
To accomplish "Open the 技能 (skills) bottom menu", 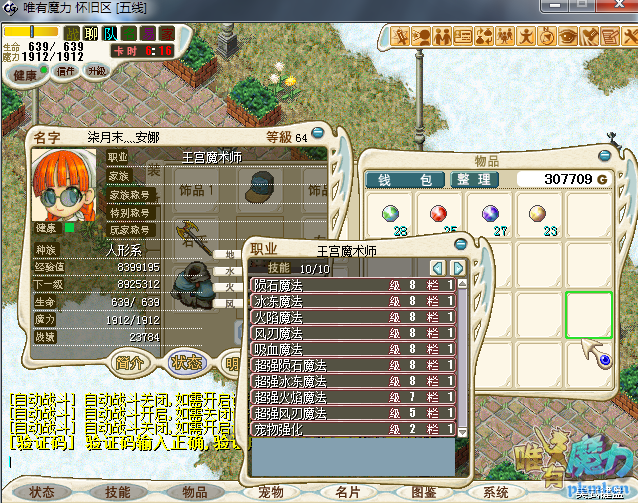I will 118,492.
